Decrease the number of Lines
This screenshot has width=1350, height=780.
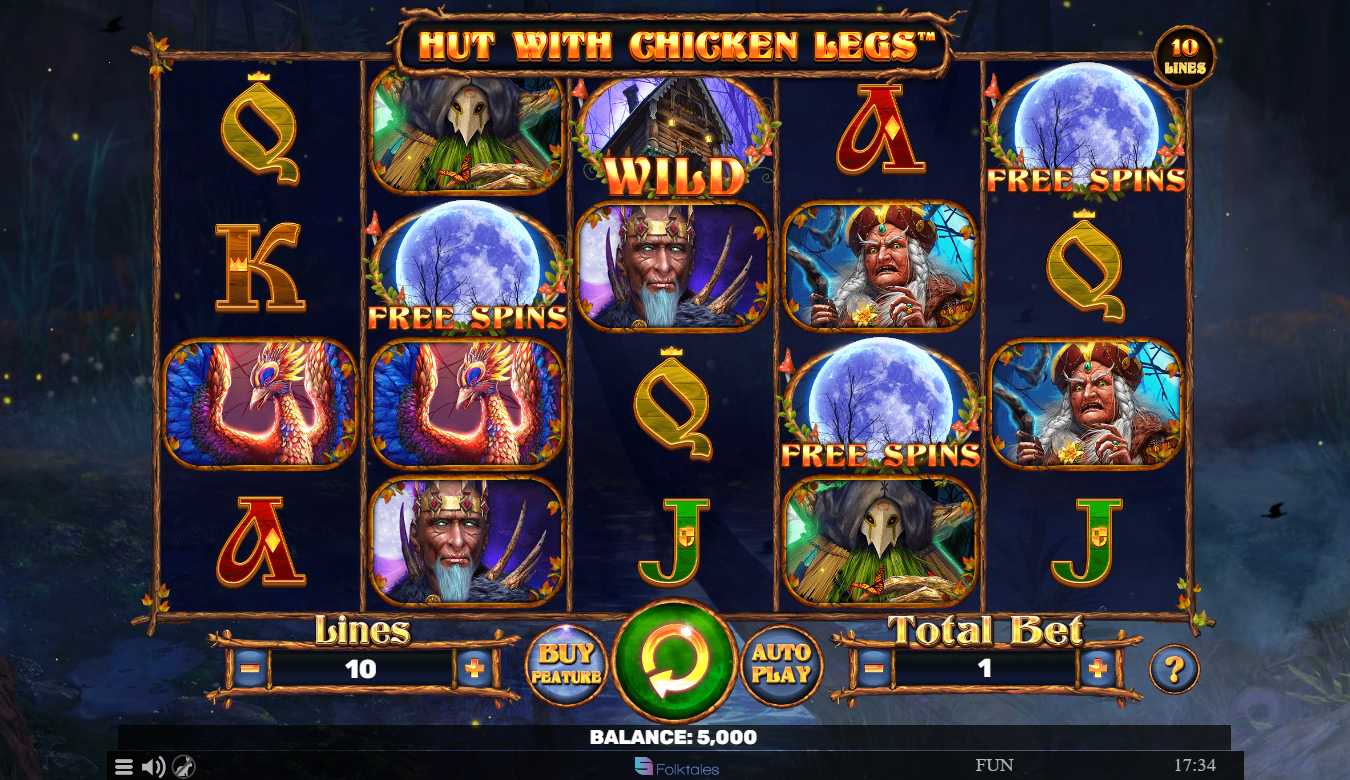tap(250, 668)
